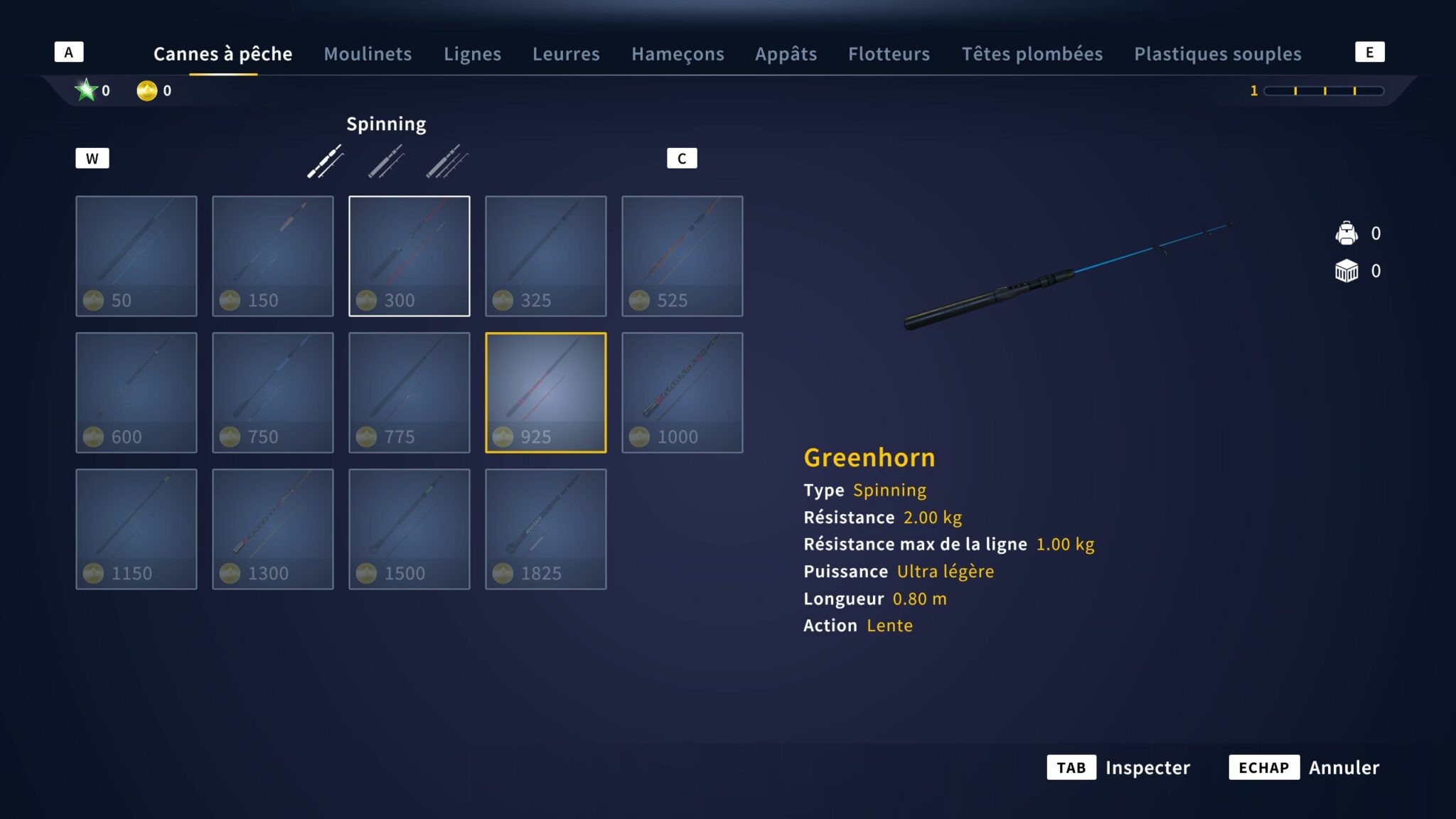Screen dimensions: 1456x819
Task: Switch to the Moulinets tab
Action: [368, 53]
